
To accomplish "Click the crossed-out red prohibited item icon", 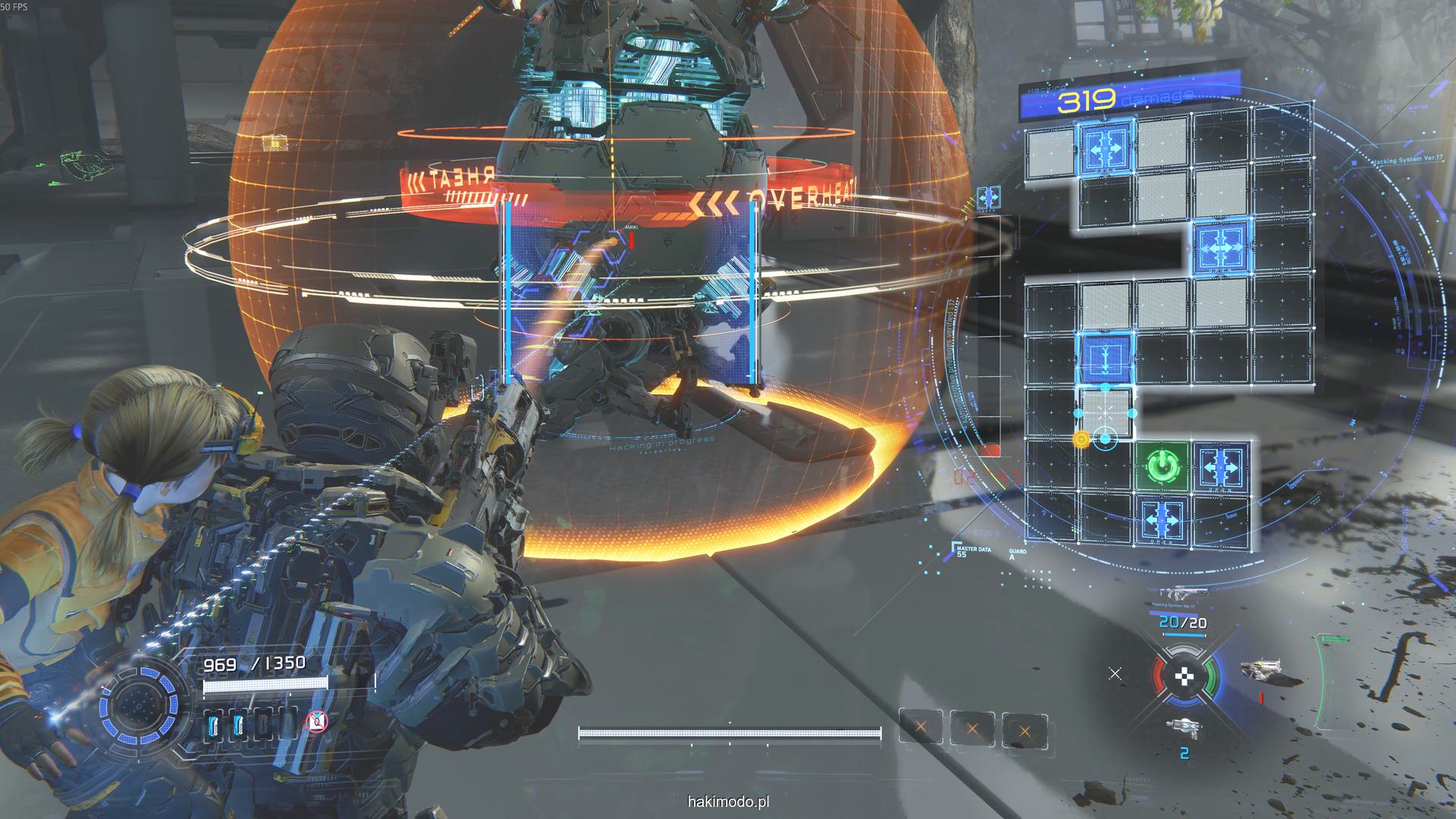I will click(x=316, y=721).
